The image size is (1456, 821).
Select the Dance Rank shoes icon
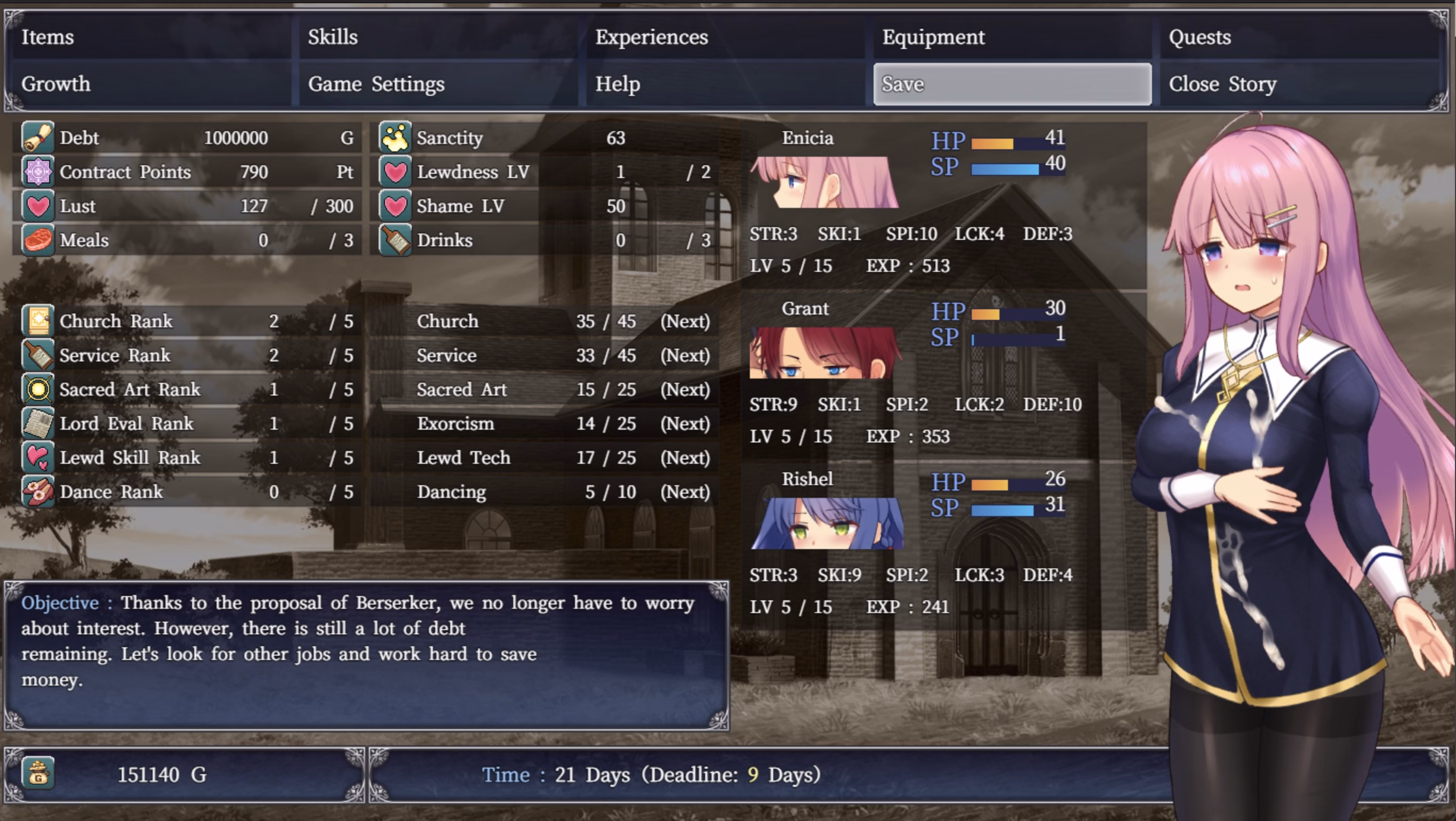coord(37,491)
